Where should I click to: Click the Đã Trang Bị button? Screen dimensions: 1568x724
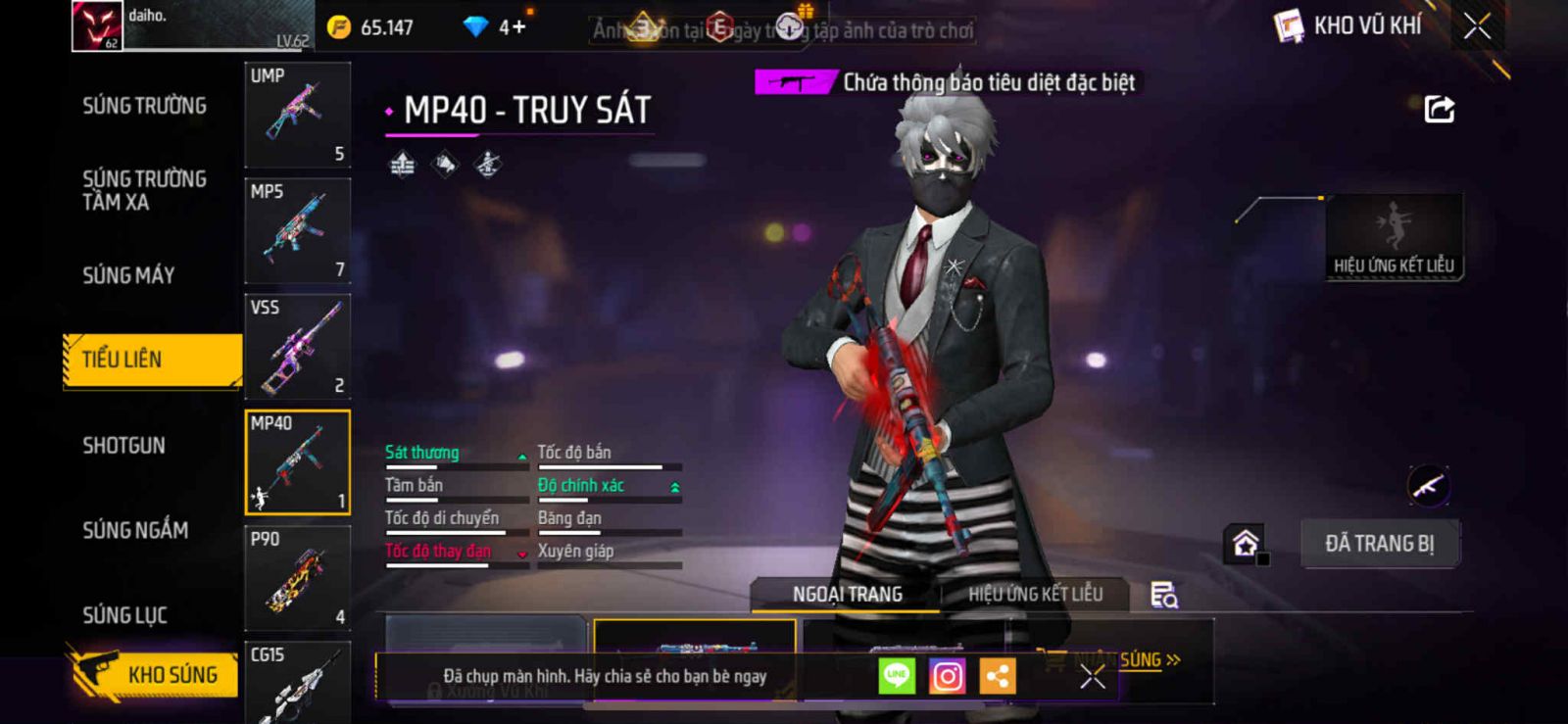pyautogui.click(x=1379, y=544)
